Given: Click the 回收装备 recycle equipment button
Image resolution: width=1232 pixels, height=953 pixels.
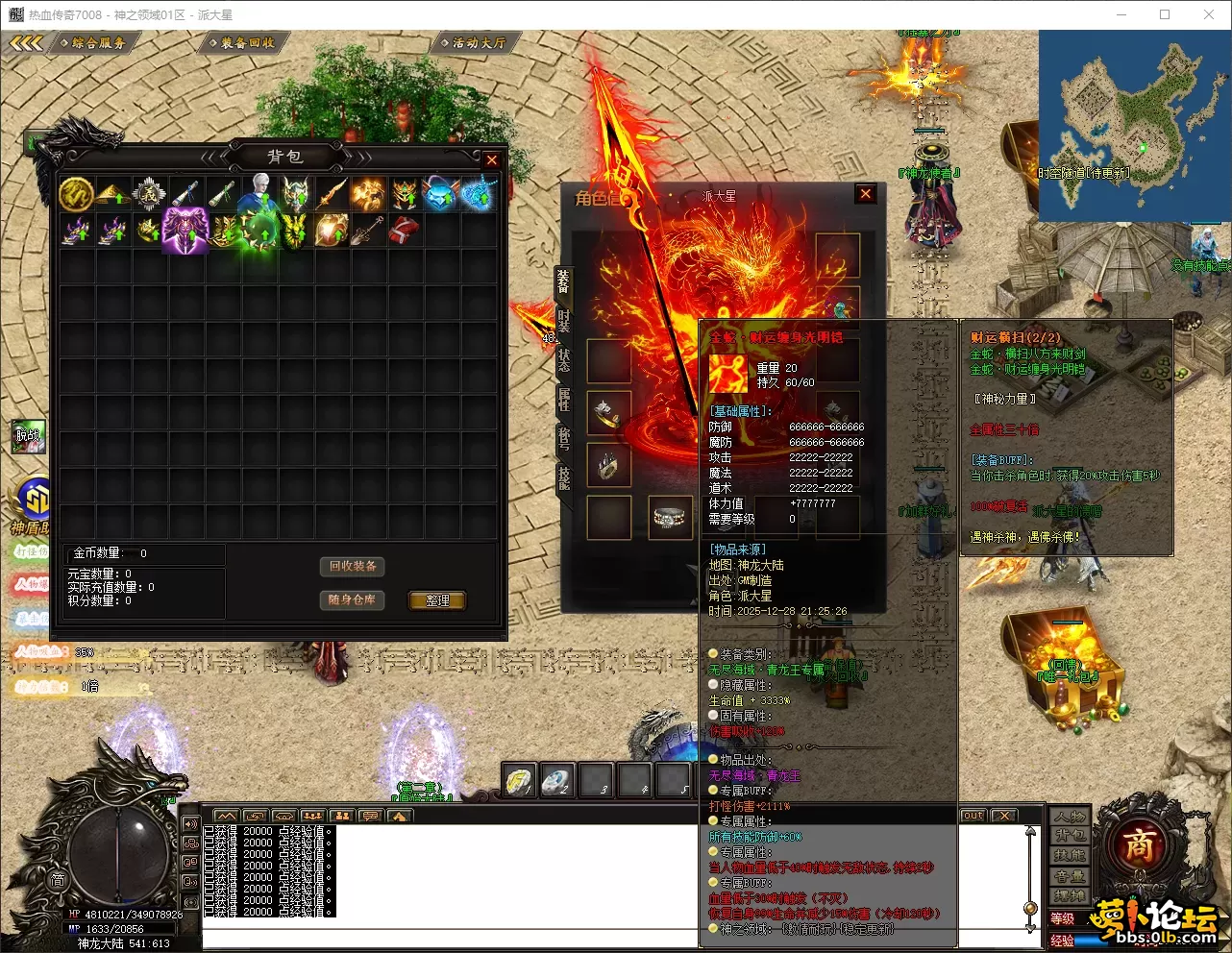Looking at the screenshot, I should click(353, 567).
